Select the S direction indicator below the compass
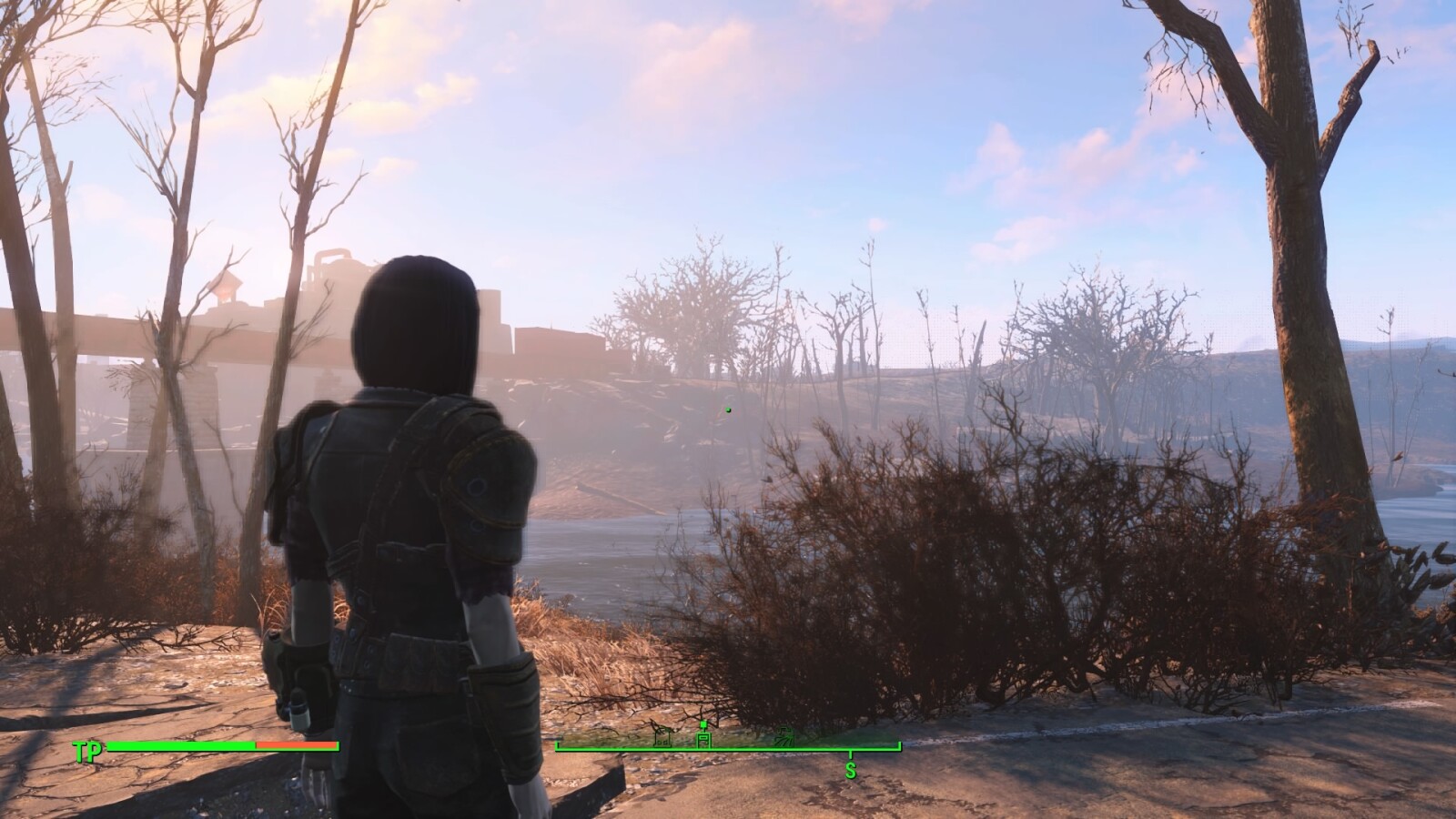 coord(850,770)
